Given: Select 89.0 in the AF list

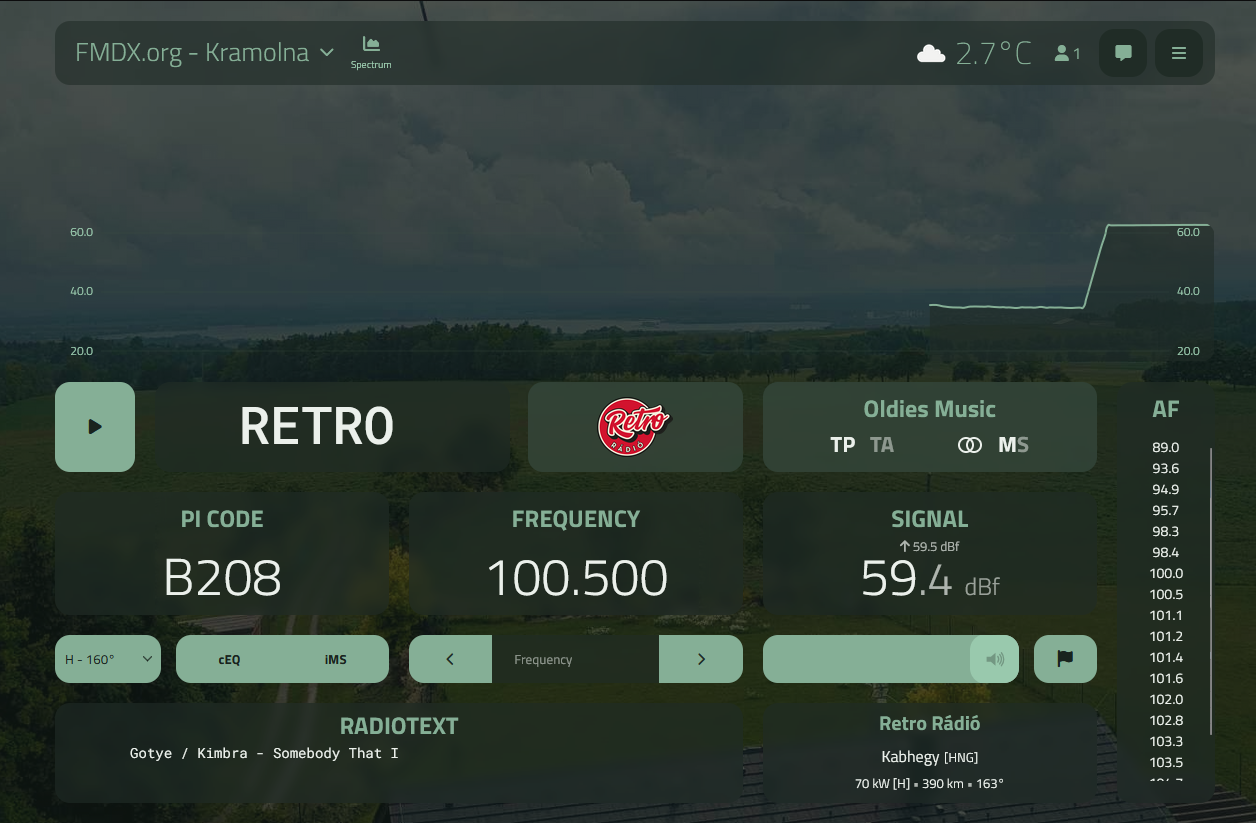Looking at the screenshot, I should coord(1166,448).
